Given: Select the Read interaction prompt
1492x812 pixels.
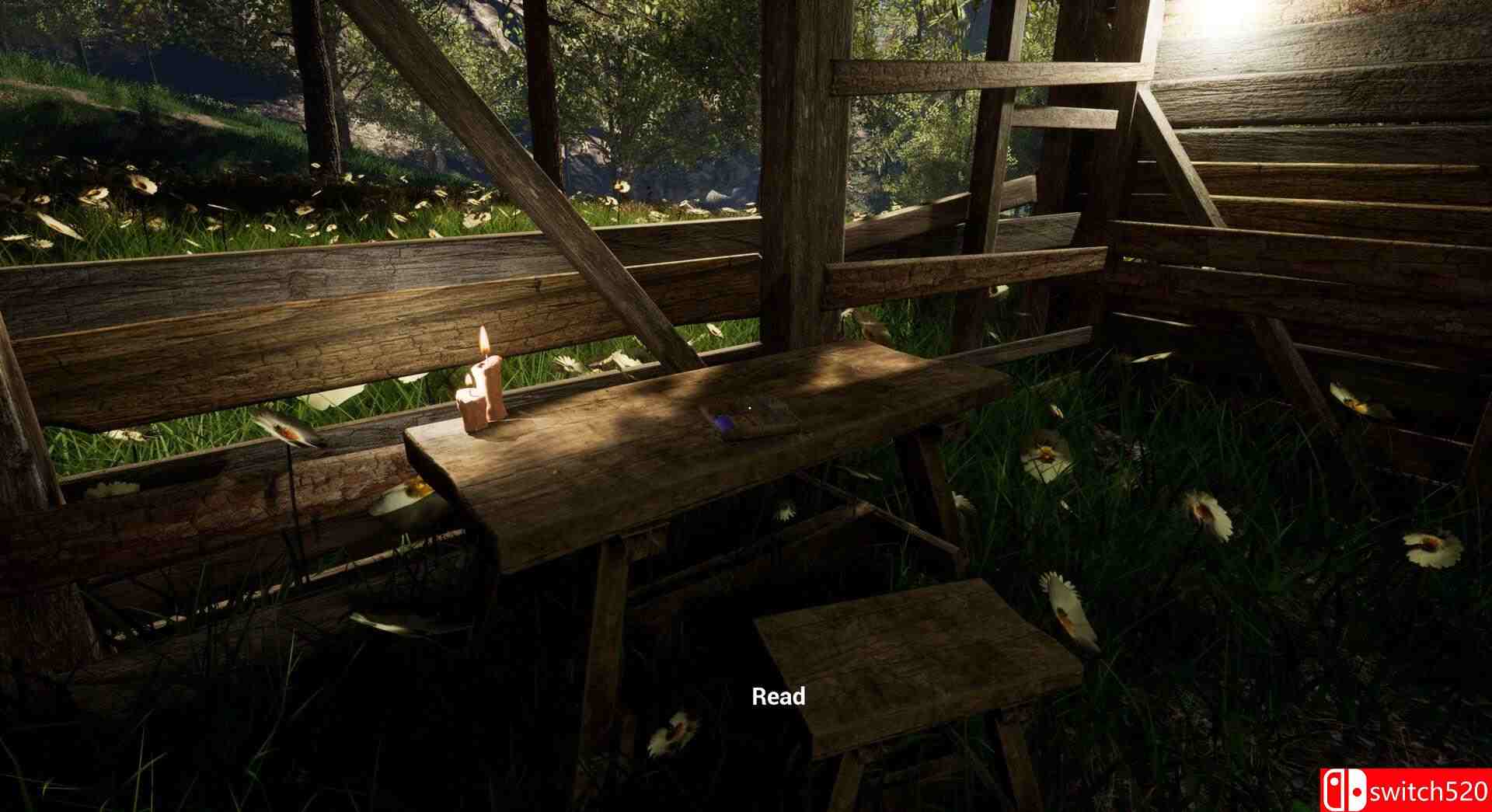Looking at the screenshot, I should tap(778, 696).
